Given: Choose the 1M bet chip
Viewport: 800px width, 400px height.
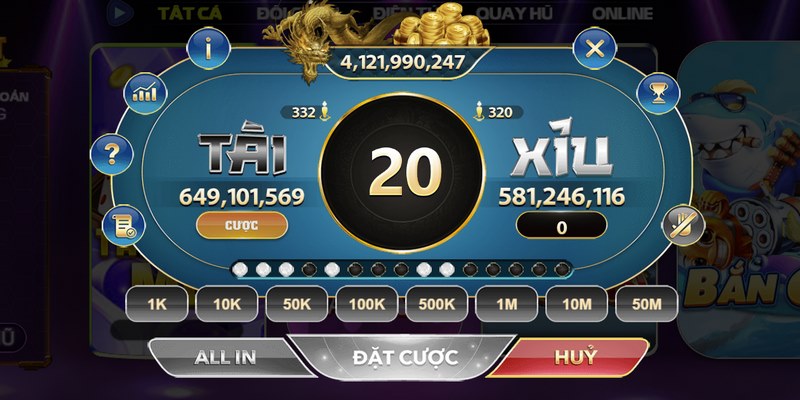Looking at the screenshot, I should pos(506,302).
